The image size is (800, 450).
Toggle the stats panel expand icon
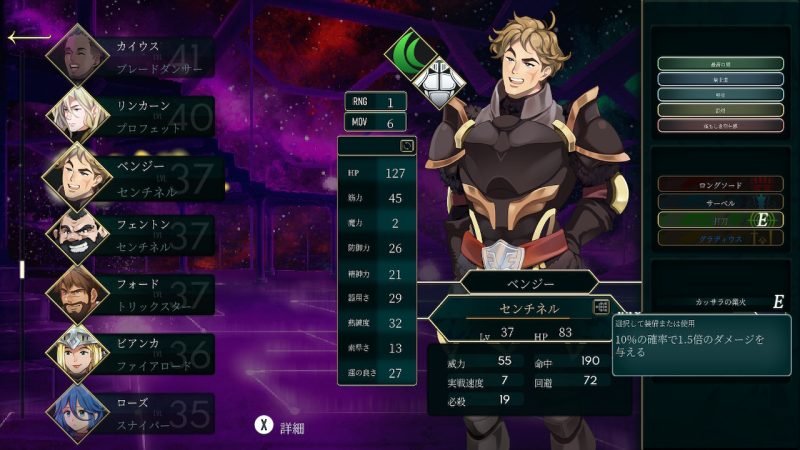pos(407,146)
